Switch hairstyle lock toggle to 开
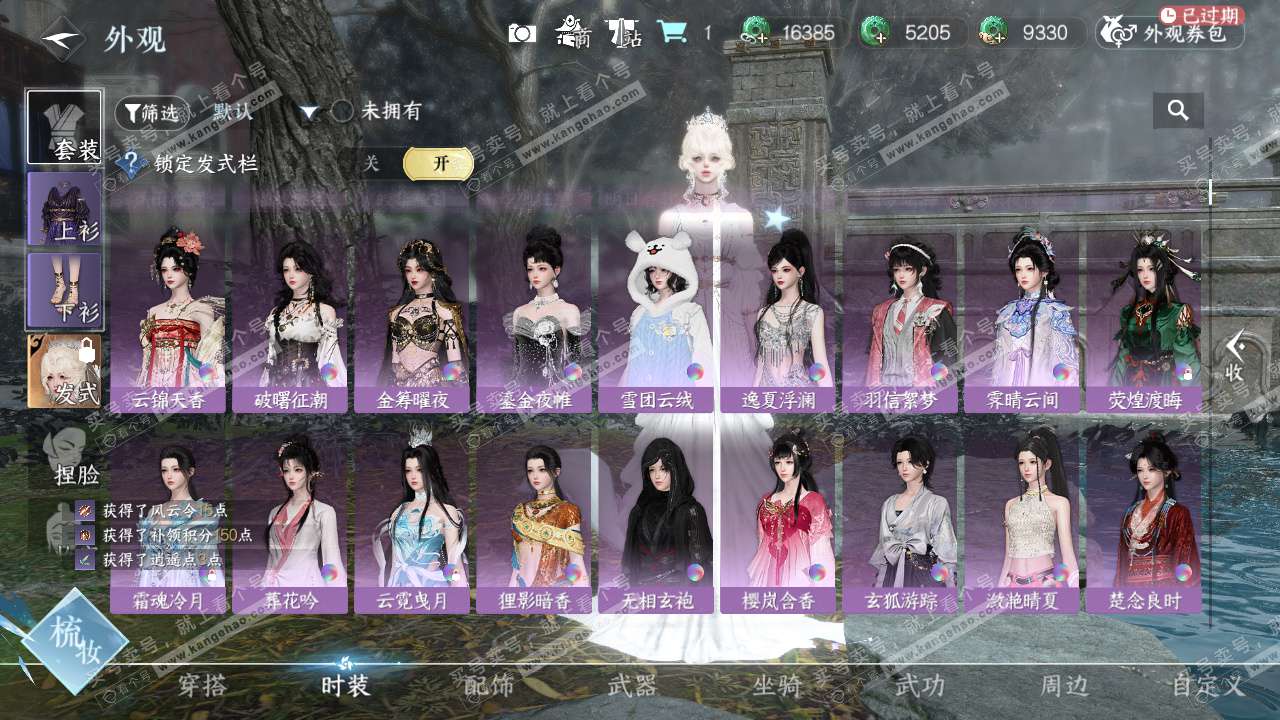Screen dimensions: 1280x720 click(438, 164)
